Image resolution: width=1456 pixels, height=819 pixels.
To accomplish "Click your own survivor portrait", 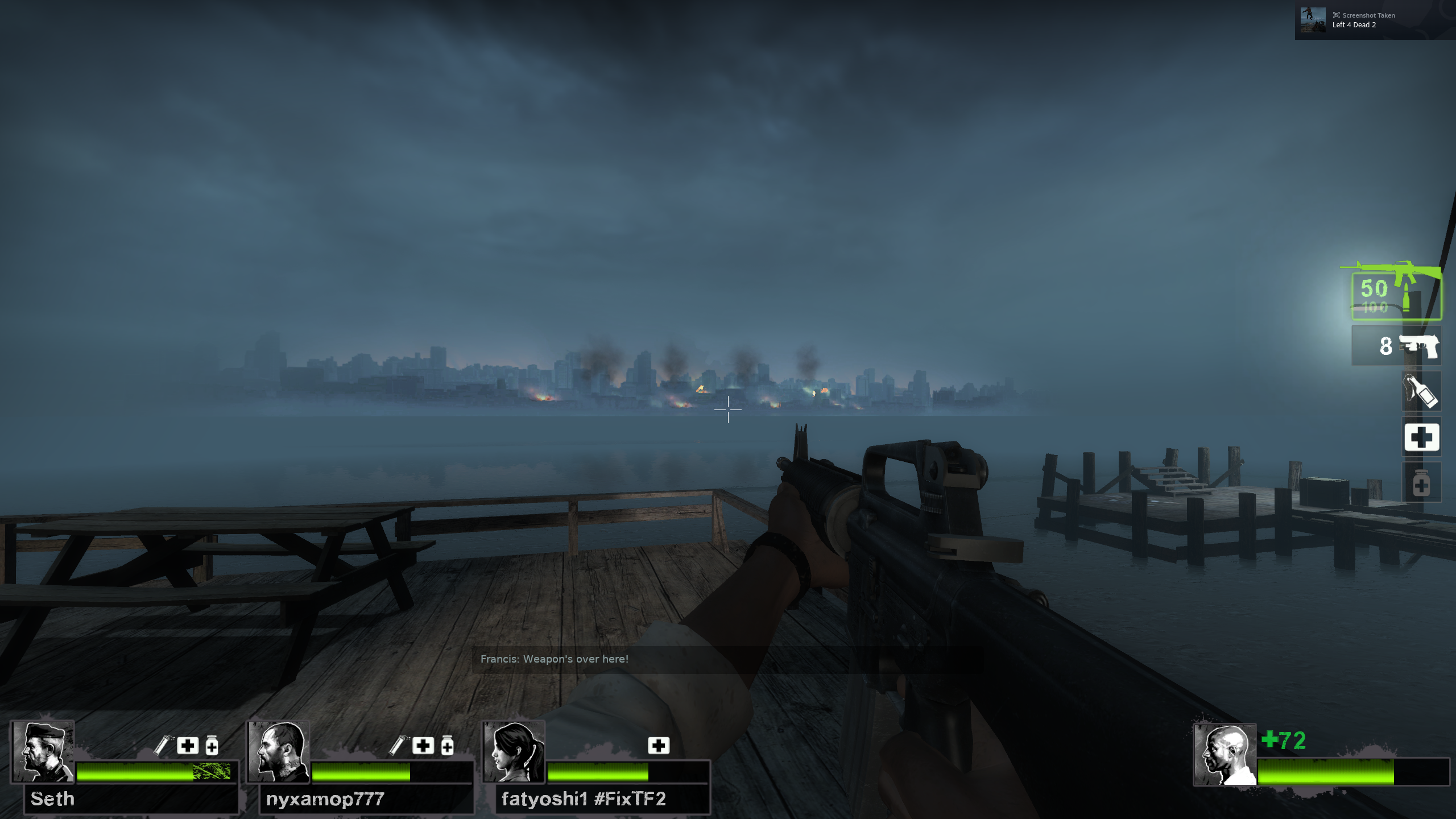I will click(1225, 755).
